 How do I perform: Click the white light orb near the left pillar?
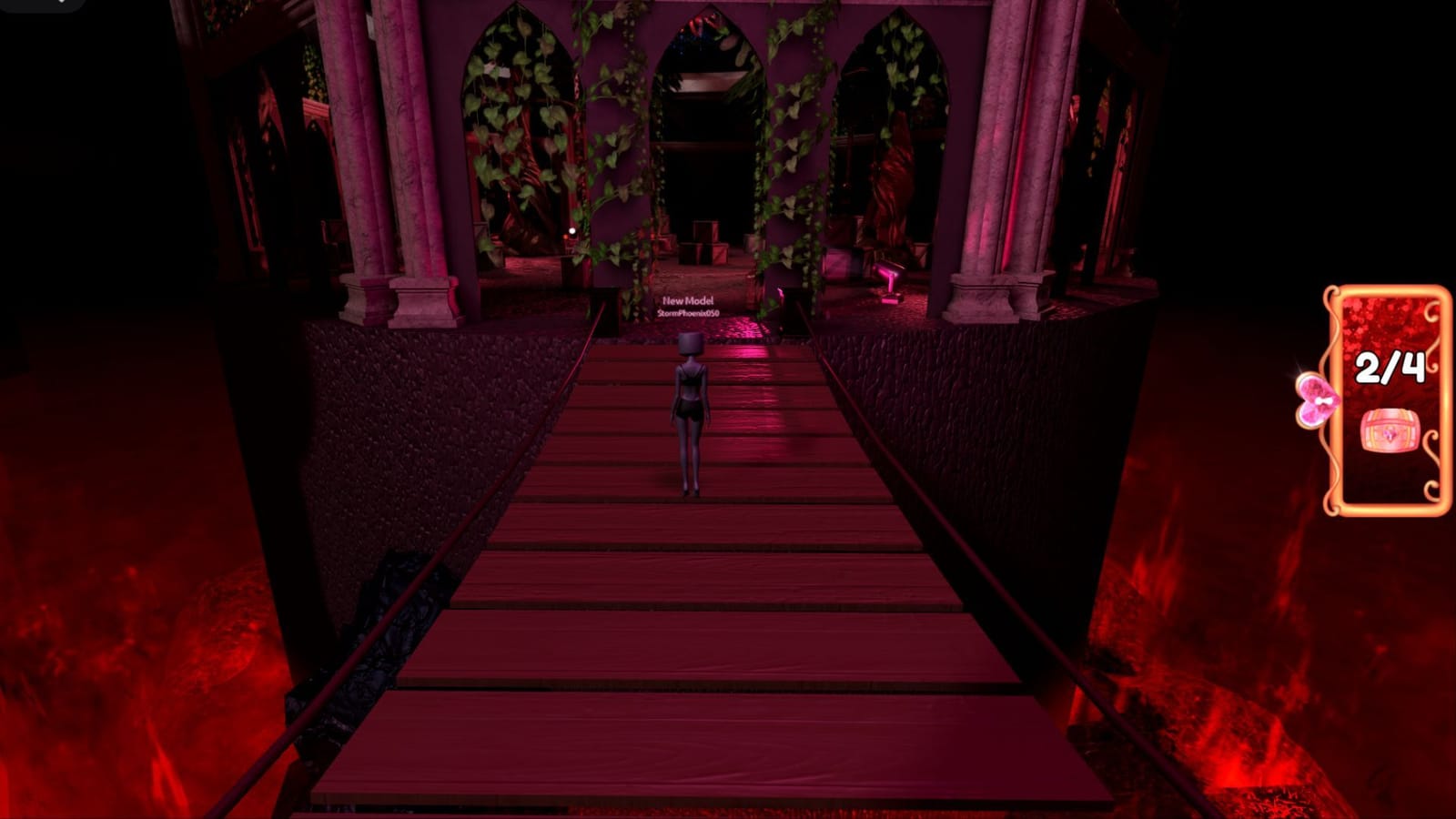(571, 229)
